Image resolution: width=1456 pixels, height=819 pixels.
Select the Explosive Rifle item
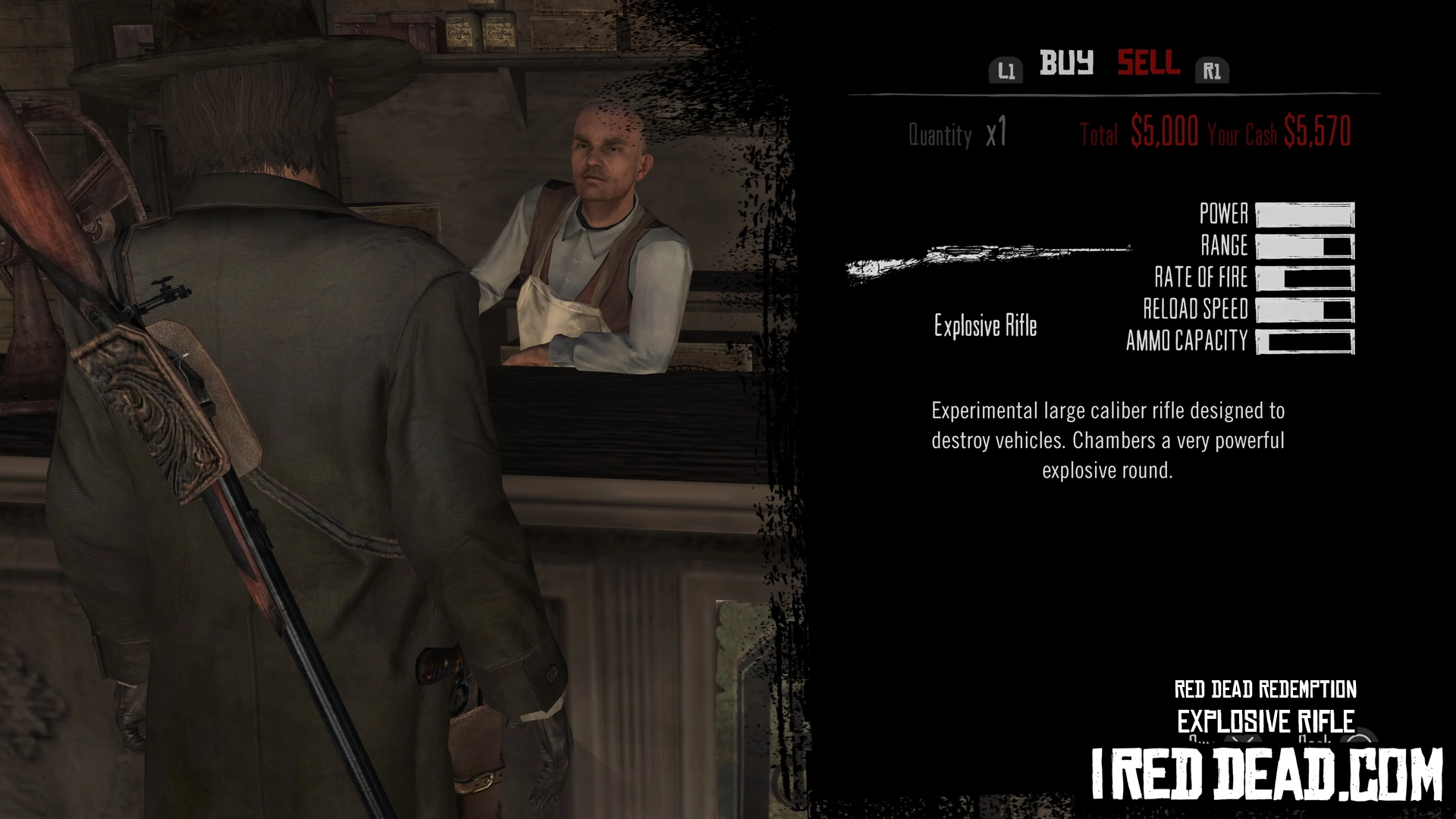tap(985, 326)
